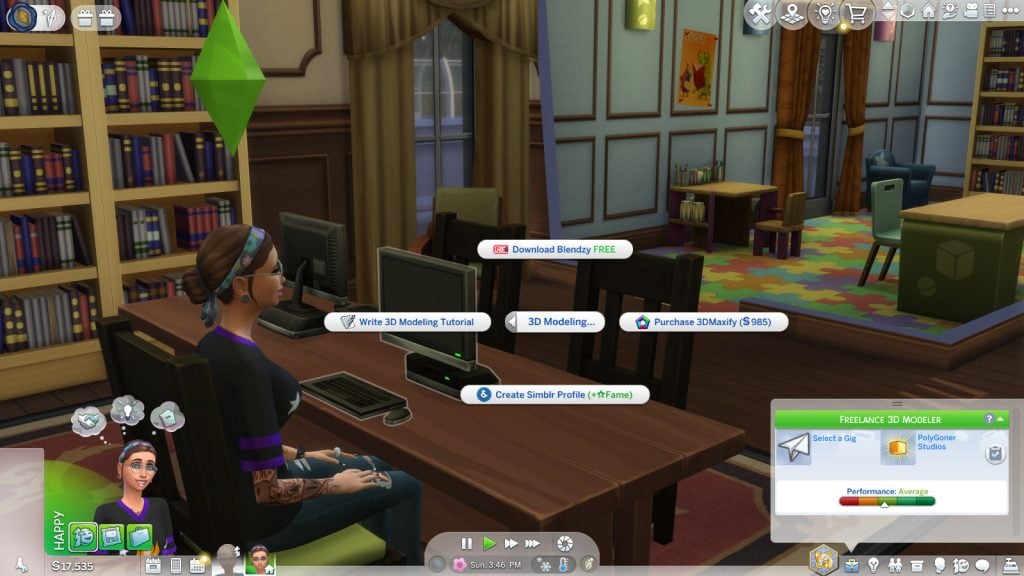
Task: Set game speed to ultra speed
Action: click(534, 543)
